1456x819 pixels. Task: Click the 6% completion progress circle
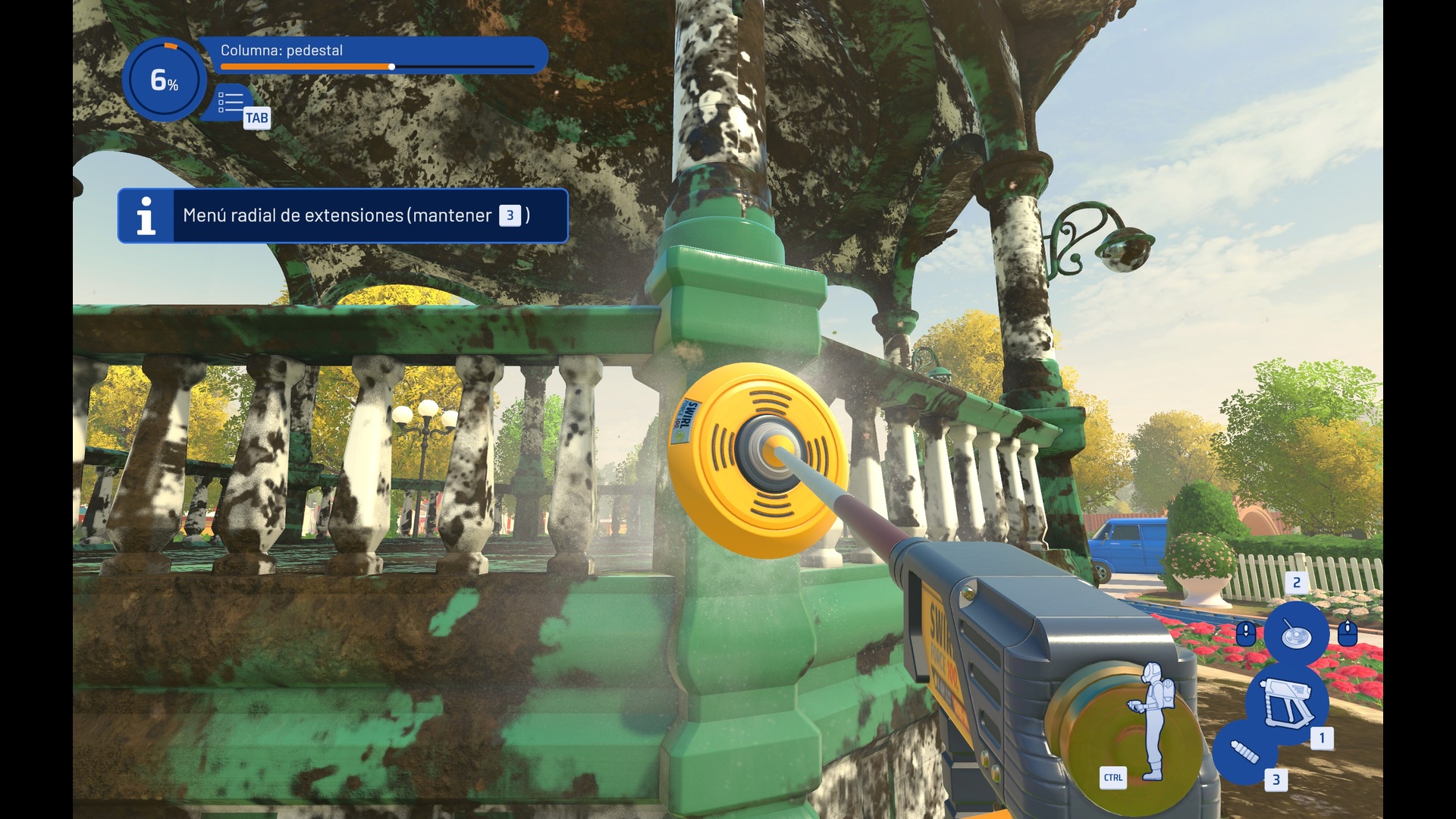[164, 80]
